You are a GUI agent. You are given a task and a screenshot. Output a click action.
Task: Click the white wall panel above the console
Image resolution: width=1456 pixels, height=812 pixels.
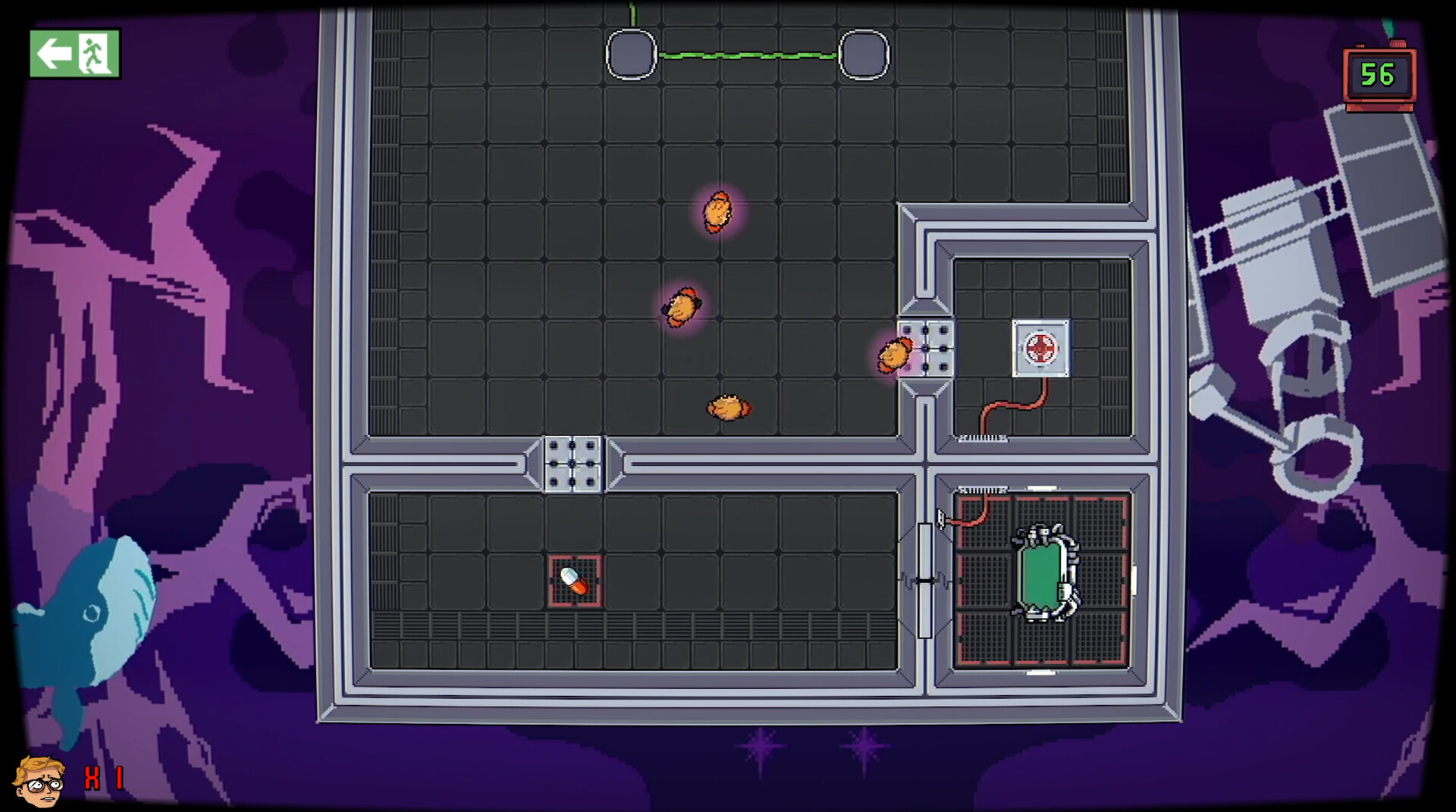point(1041,488)
